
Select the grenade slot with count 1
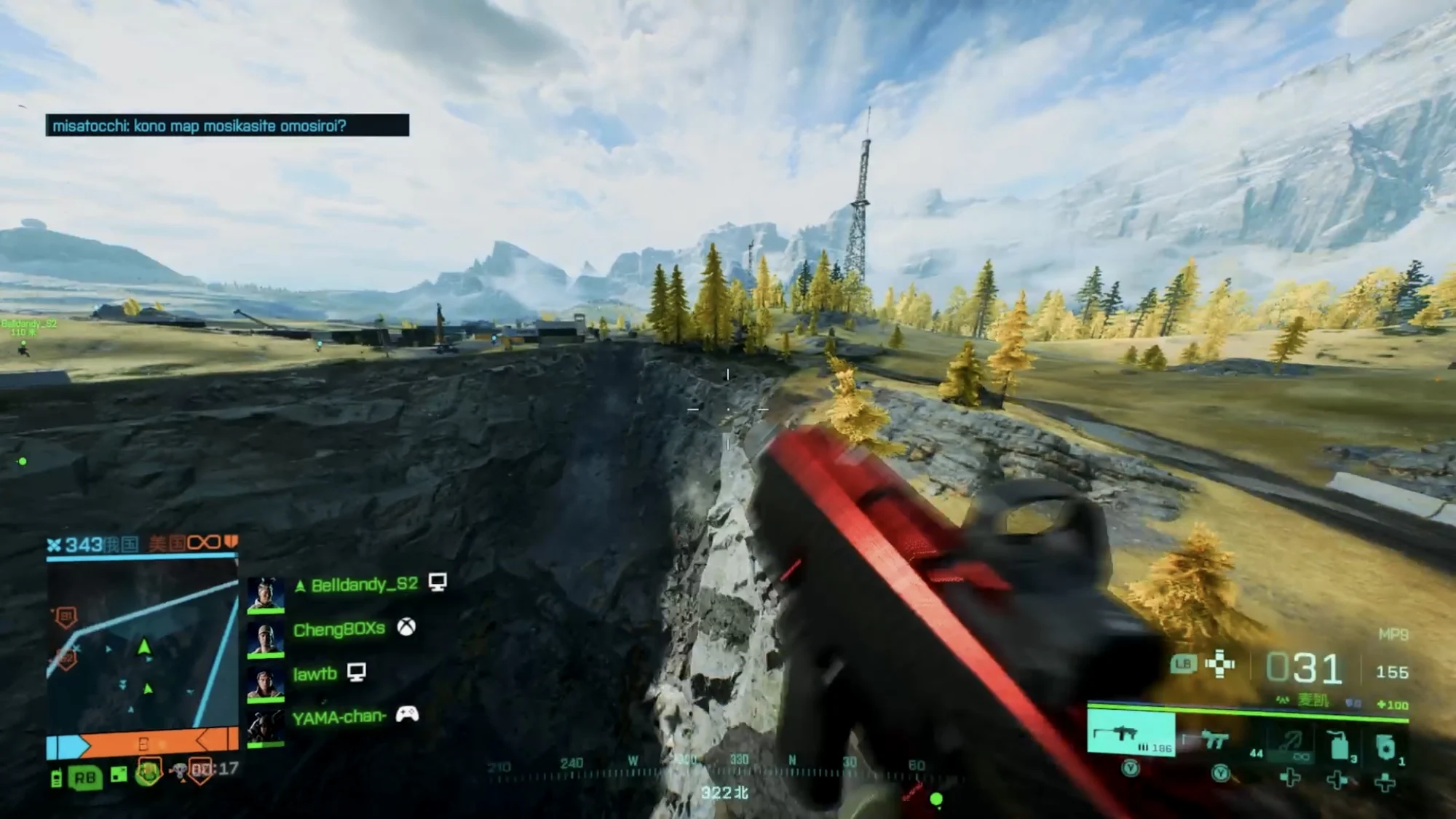pyautogui.click(x=1385, y=747)
